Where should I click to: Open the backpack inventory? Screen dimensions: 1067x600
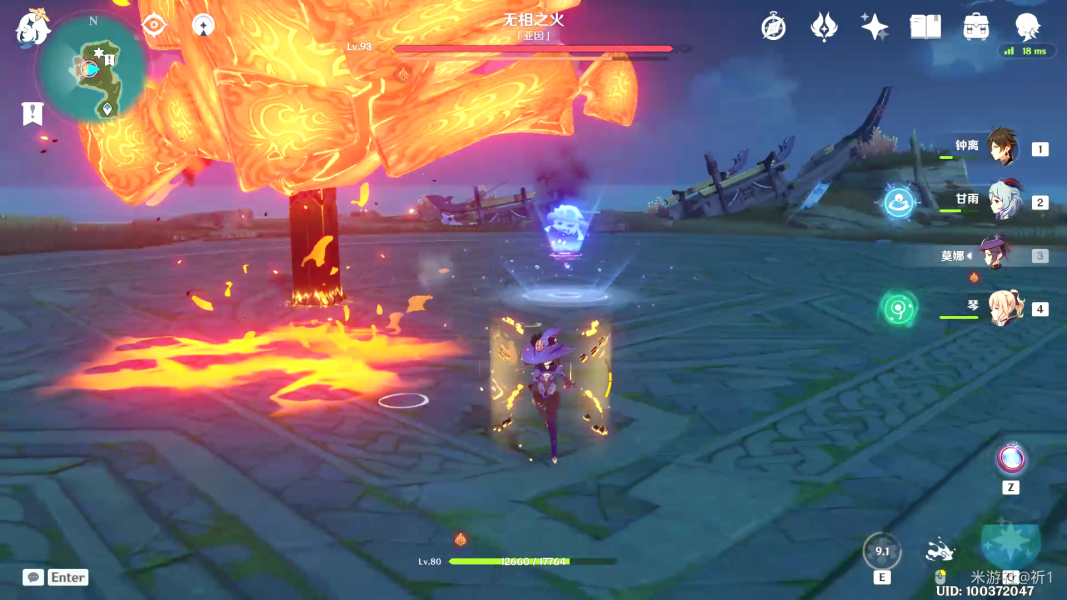[976, 27]
